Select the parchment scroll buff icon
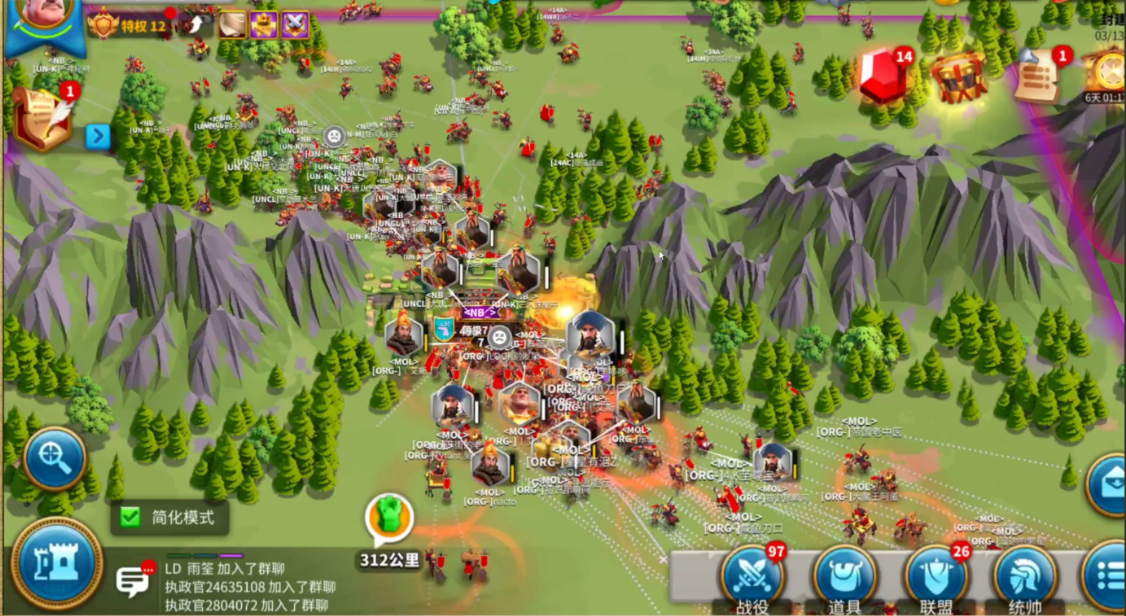The height and width of the screenshot is (616, 1126). click(233, 25)
